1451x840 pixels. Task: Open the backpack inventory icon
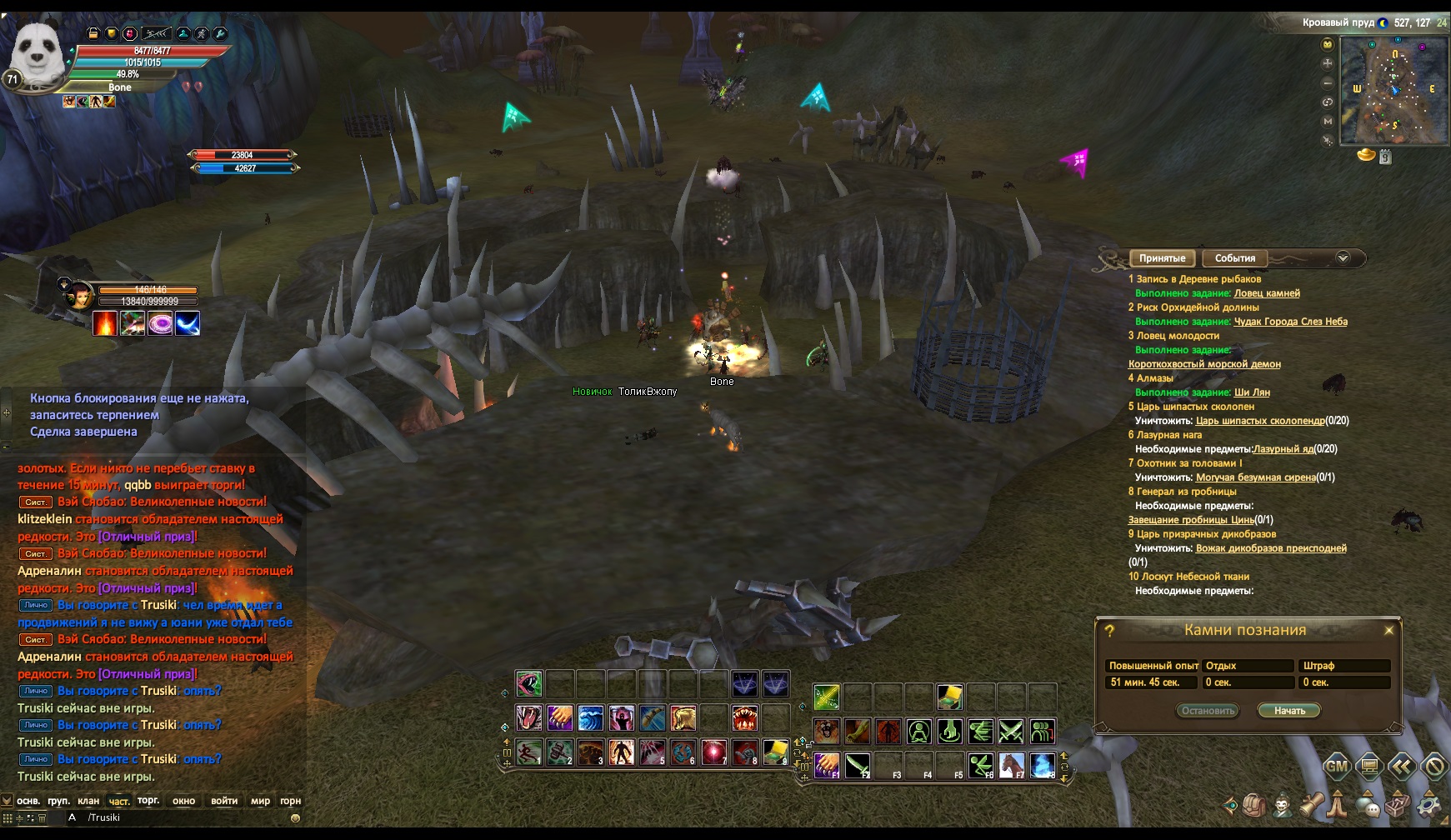point(1255,805)
